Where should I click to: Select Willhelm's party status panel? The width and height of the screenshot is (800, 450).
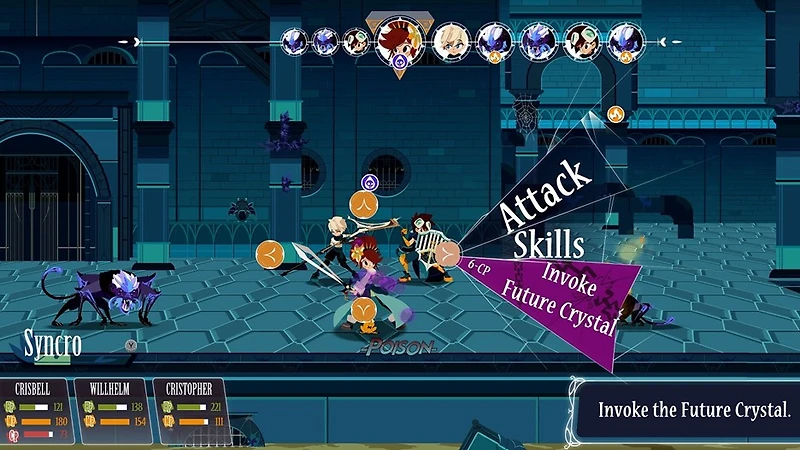115,409
